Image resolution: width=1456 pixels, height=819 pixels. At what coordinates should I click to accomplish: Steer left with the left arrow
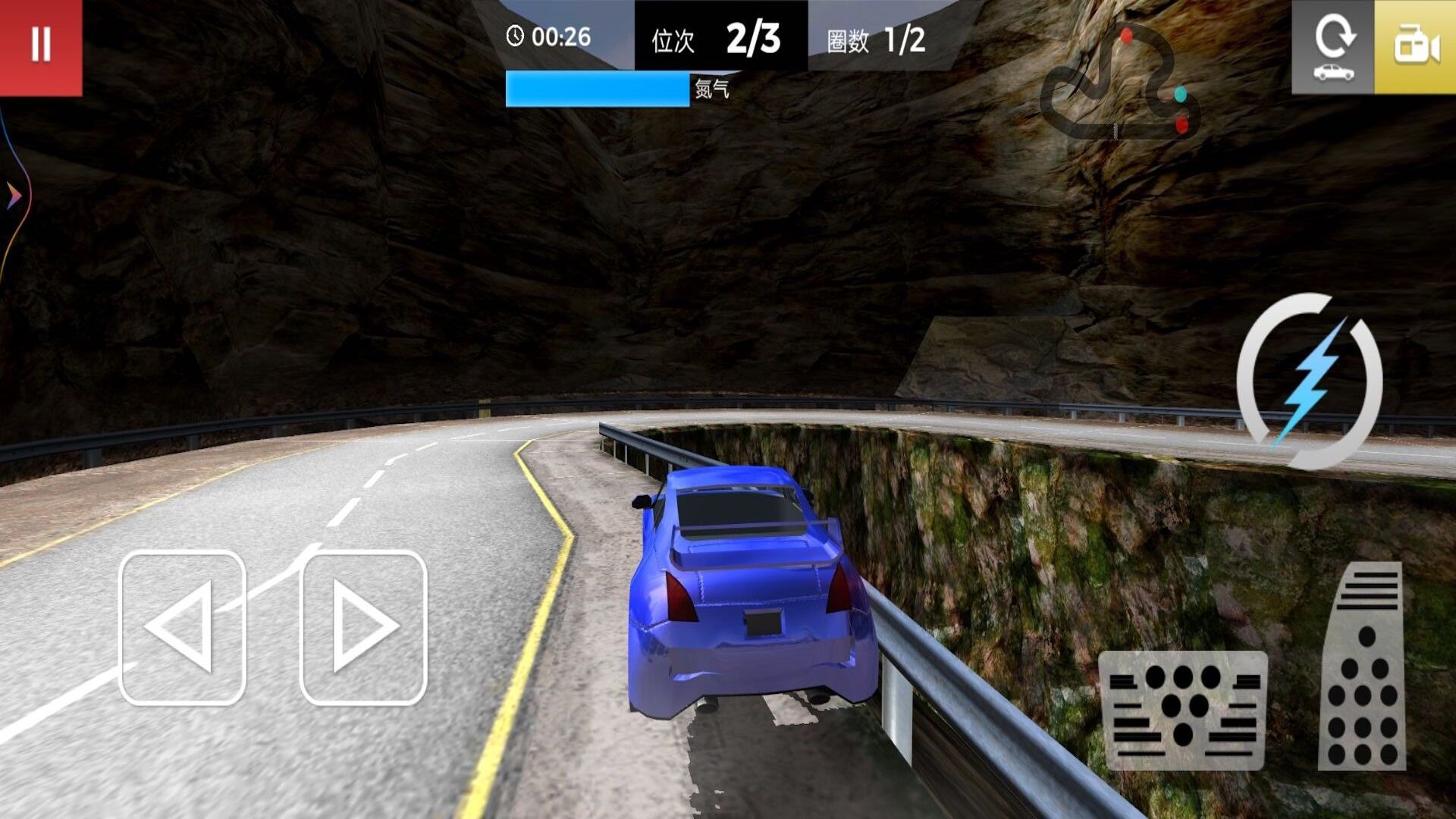(x=182, y=628)
